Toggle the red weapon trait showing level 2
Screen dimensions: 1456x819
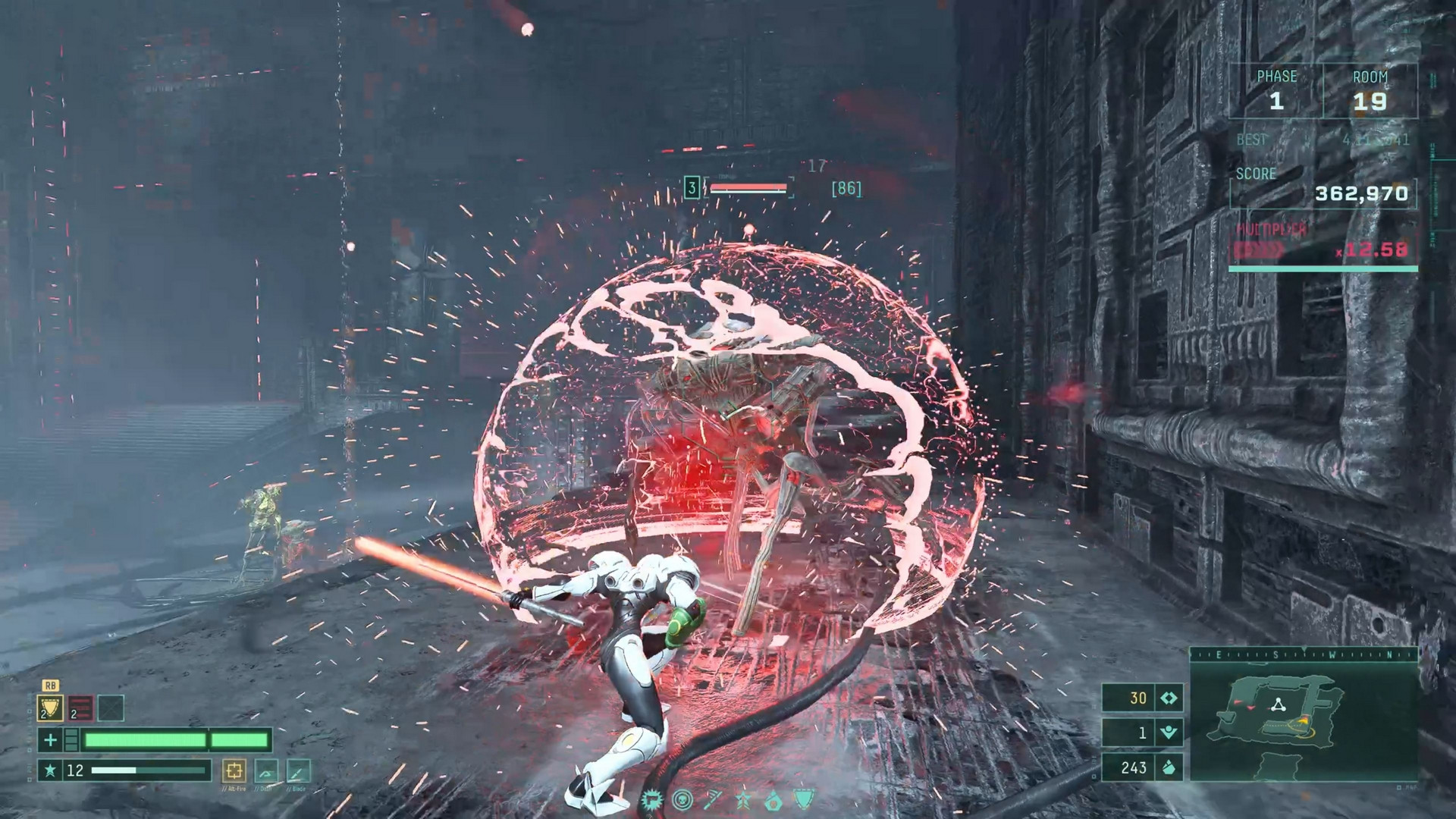coord(80,708)
